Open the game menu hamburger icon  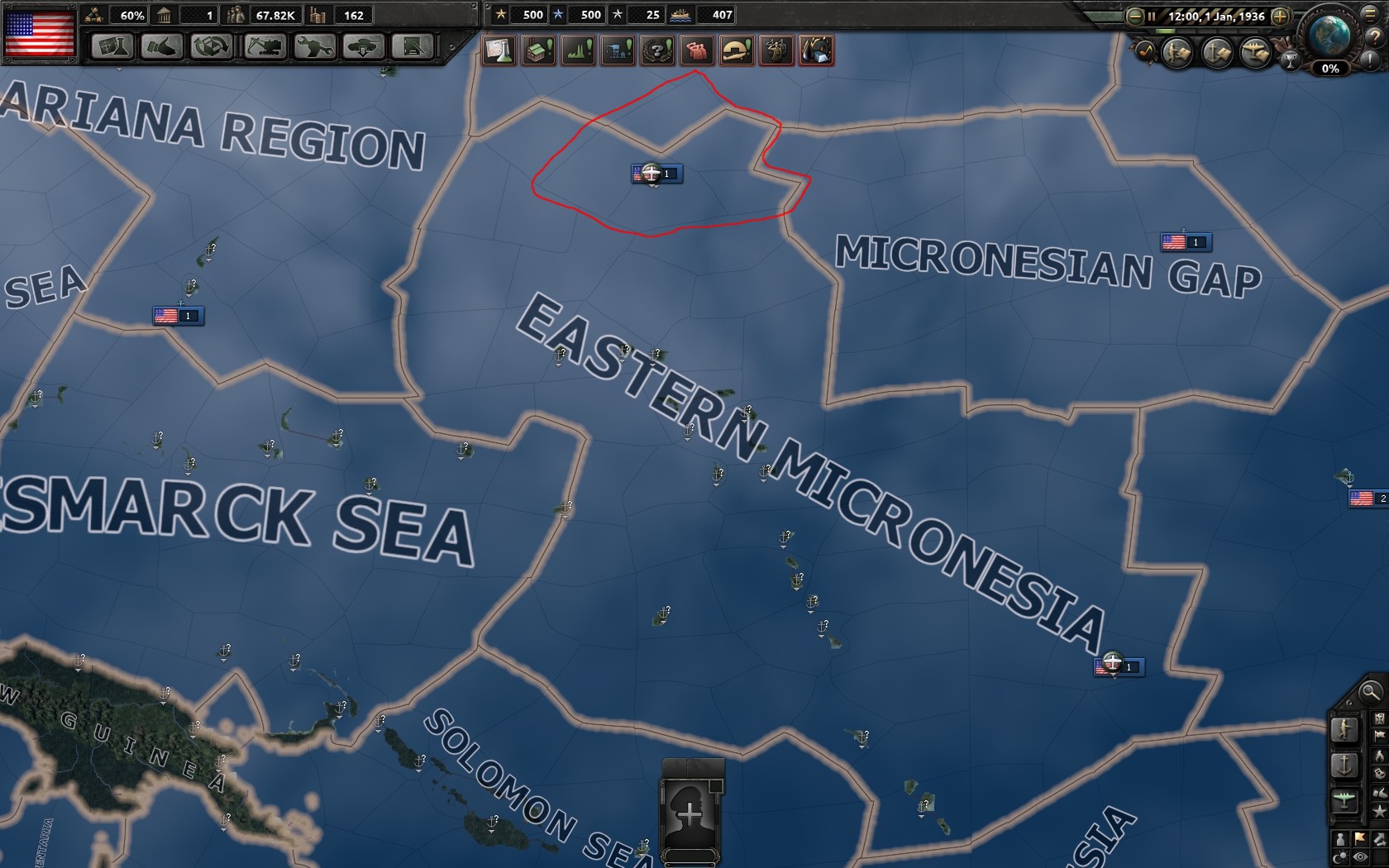tap(1370, 16)
